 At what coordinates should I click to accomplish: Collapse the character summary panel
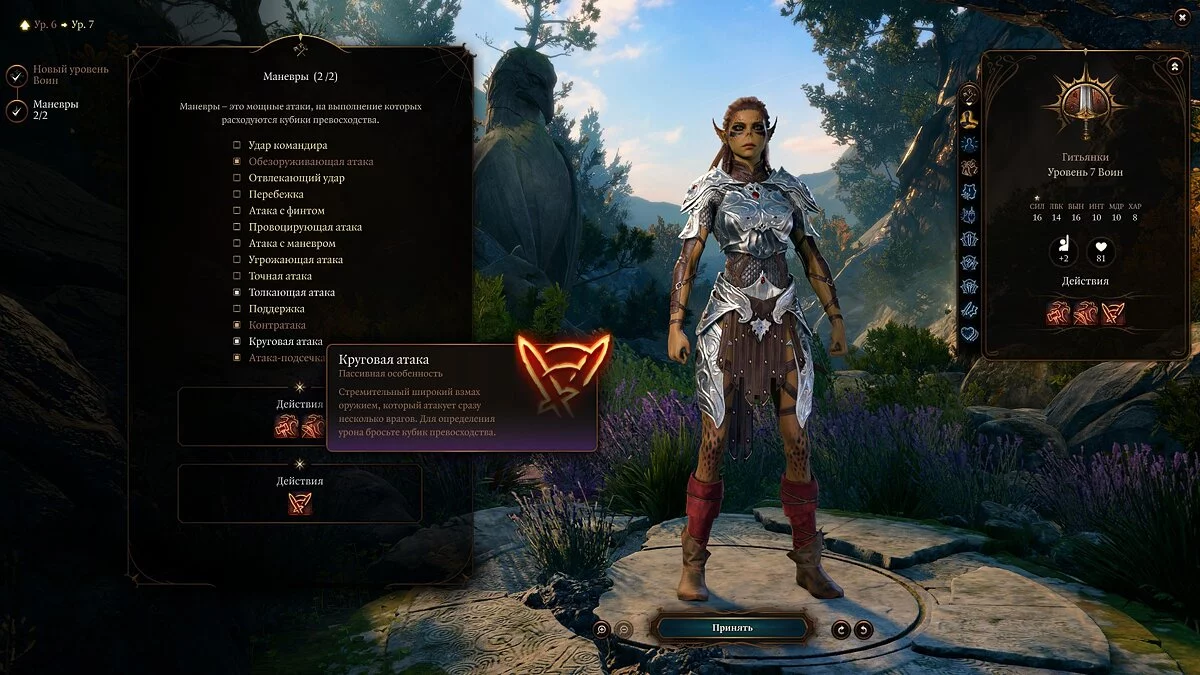tap(1174, 66)
